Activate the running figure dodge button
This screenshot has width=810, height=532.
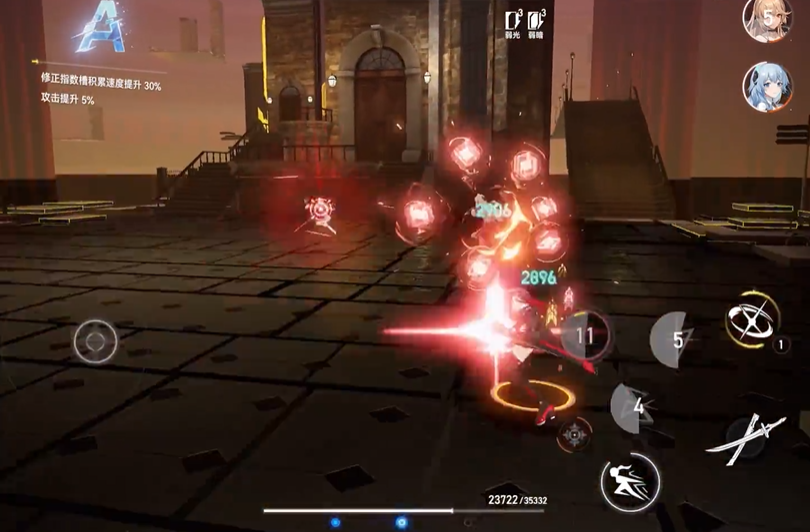click(x=630, y=483)
